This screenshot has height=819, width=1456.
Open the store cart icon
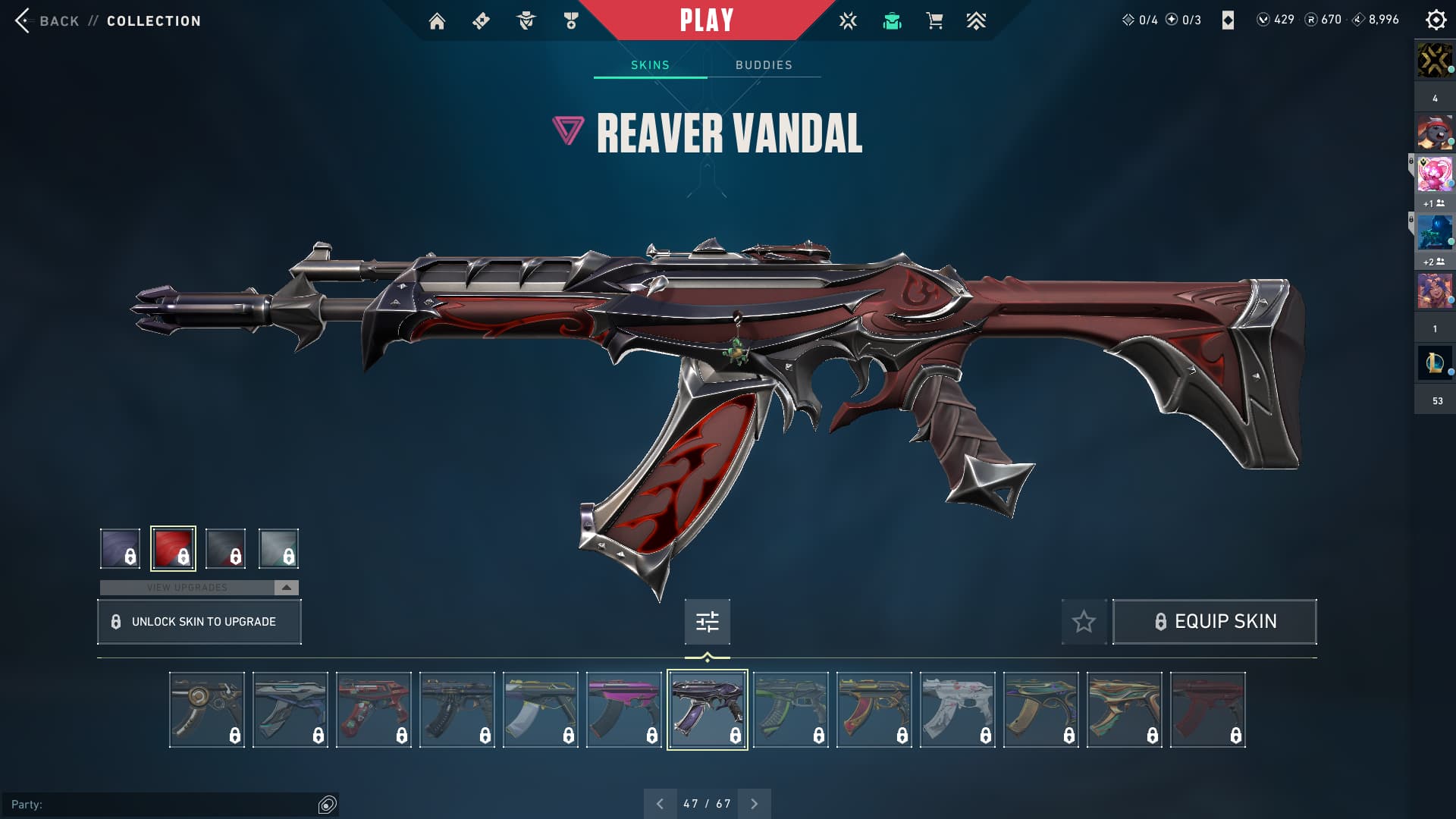click(x=934, y=21)
